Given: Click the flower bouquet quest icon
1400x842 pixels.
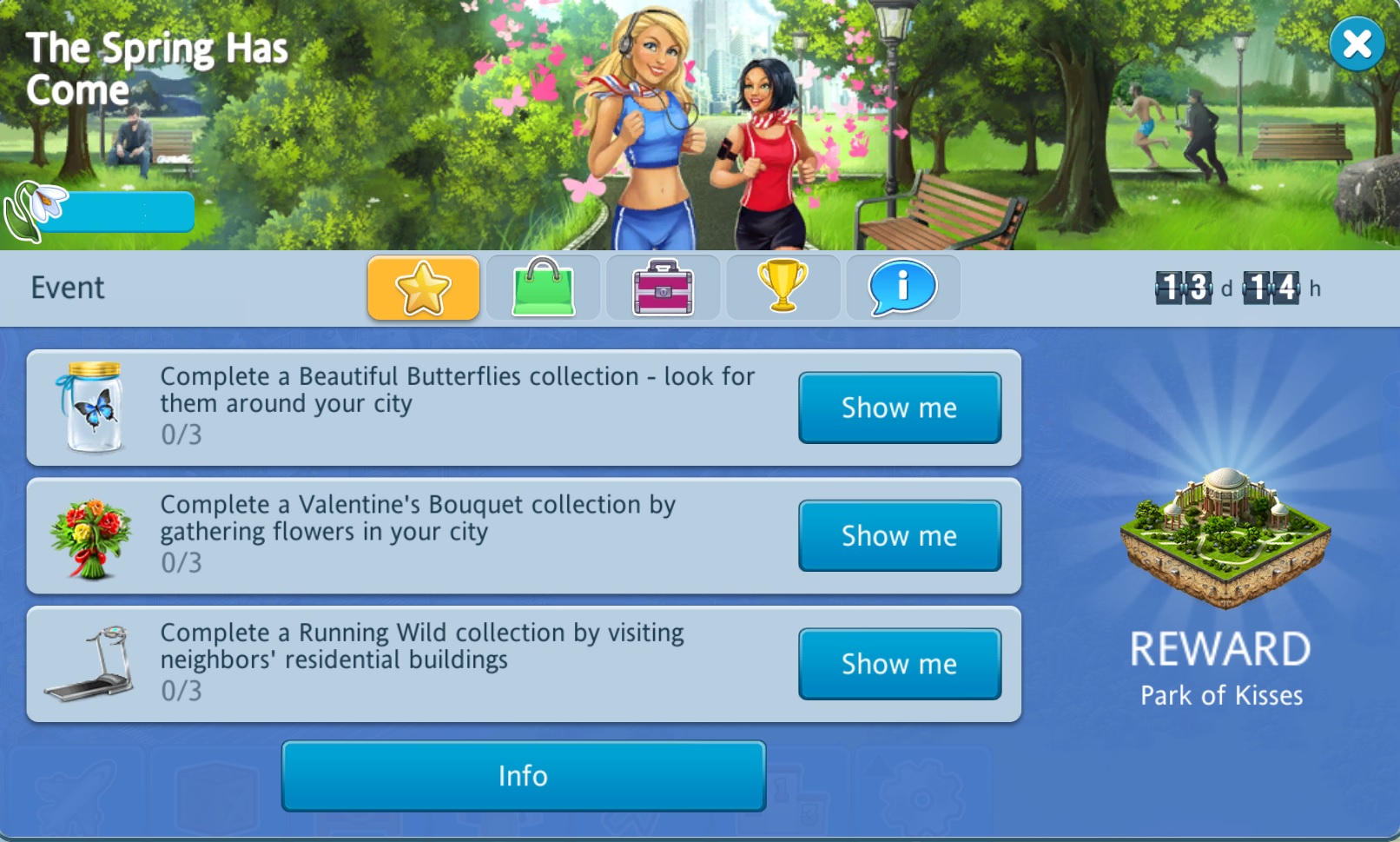Looking at the screenshot, I should pyautogui.click(x=90, y=537).
